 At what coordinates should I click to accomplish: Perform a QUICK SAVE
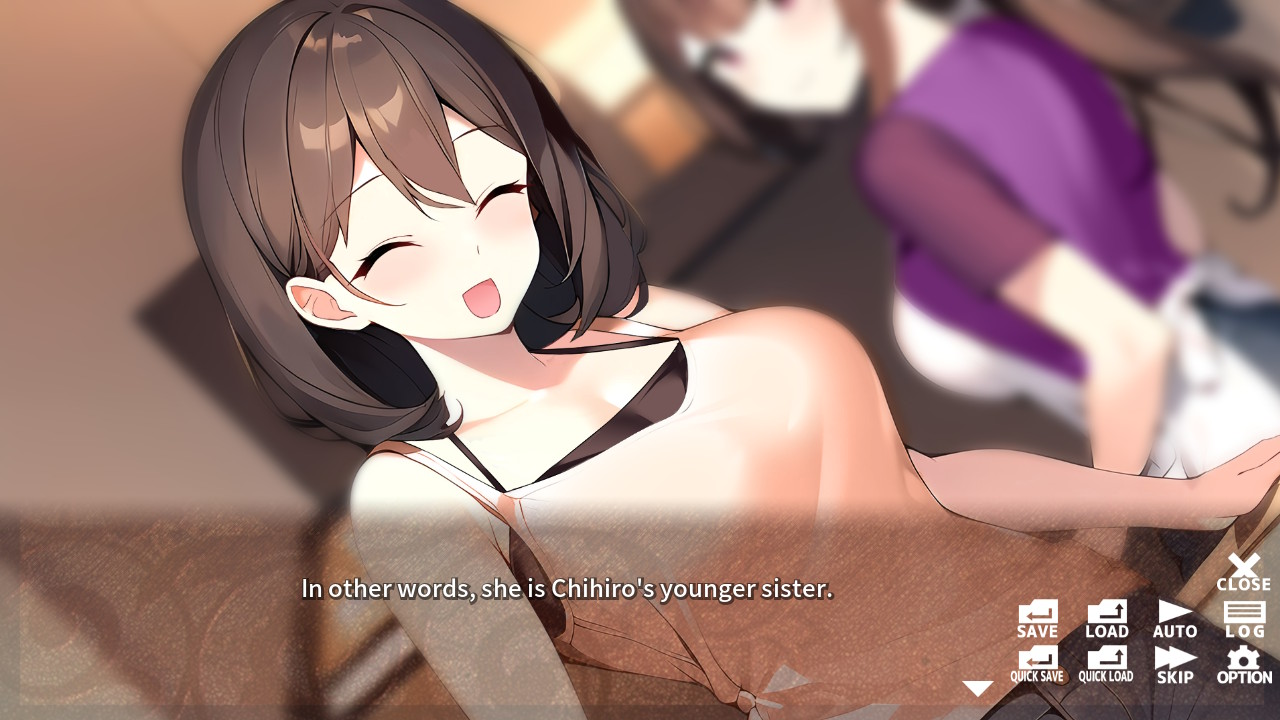pos(1036,662)
